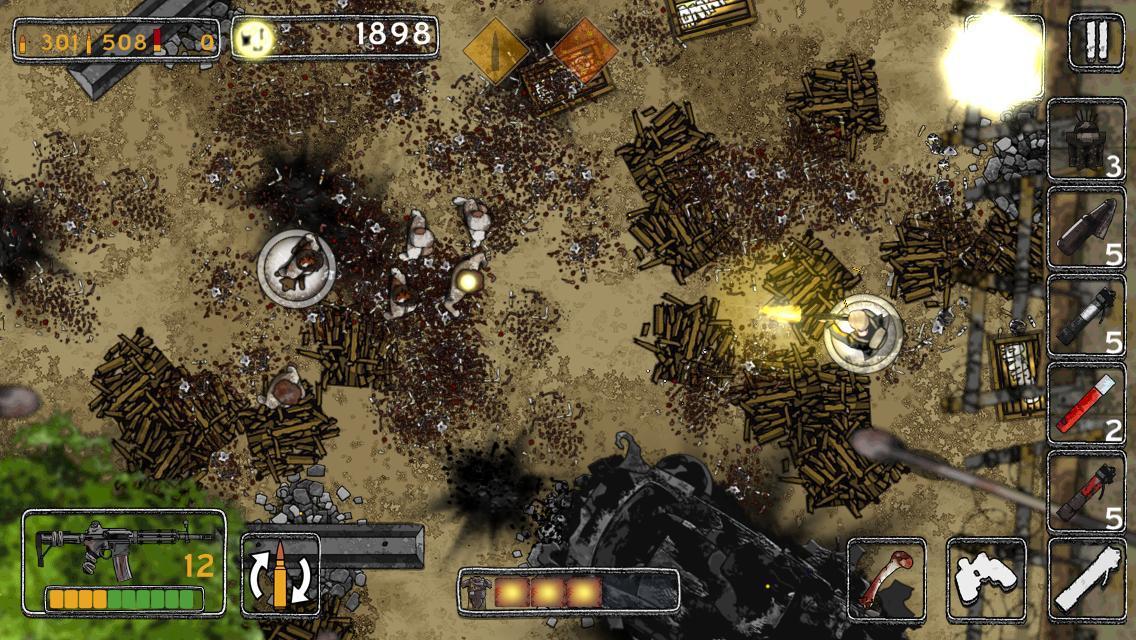1136x640 pixels.
Task: Choose the dark wedge-shaped mine item
Action: tap(1086, 228)
